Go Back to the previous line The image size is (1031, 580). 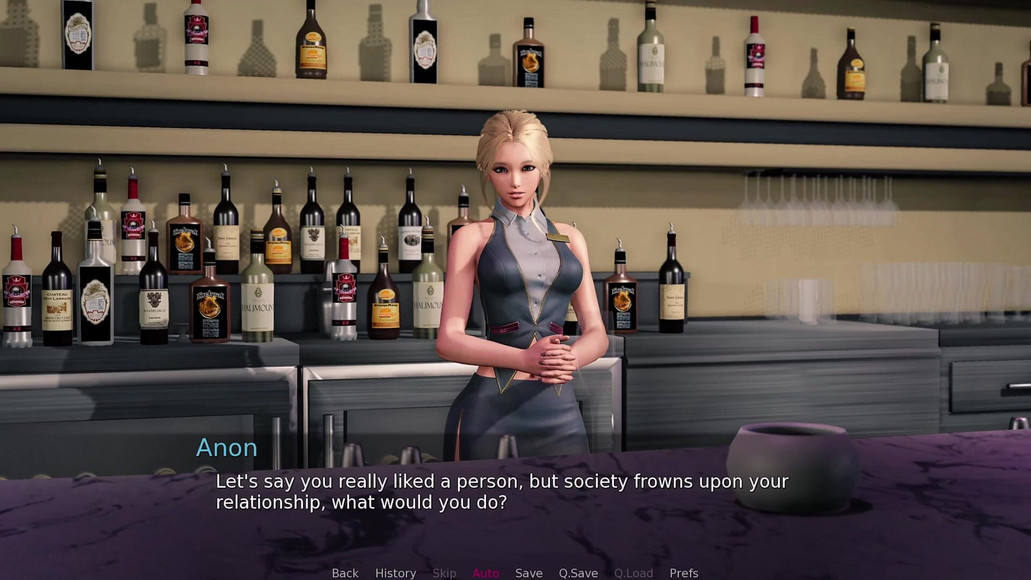(345, 573)
